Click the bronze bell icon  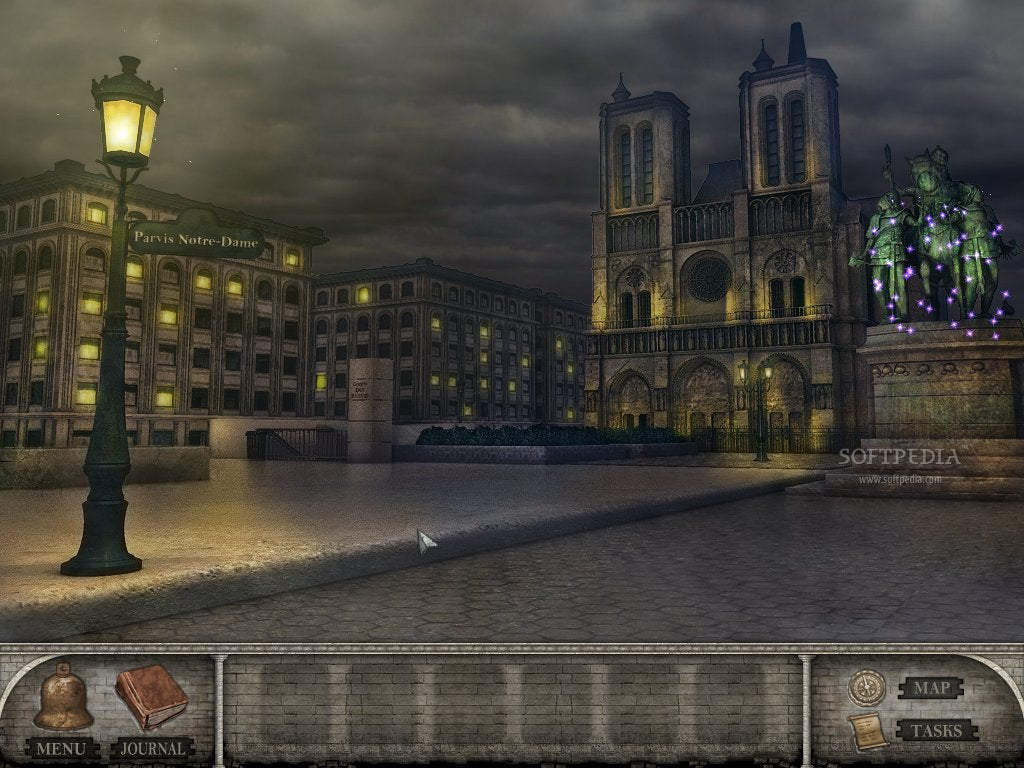click(x=63, y=697)
